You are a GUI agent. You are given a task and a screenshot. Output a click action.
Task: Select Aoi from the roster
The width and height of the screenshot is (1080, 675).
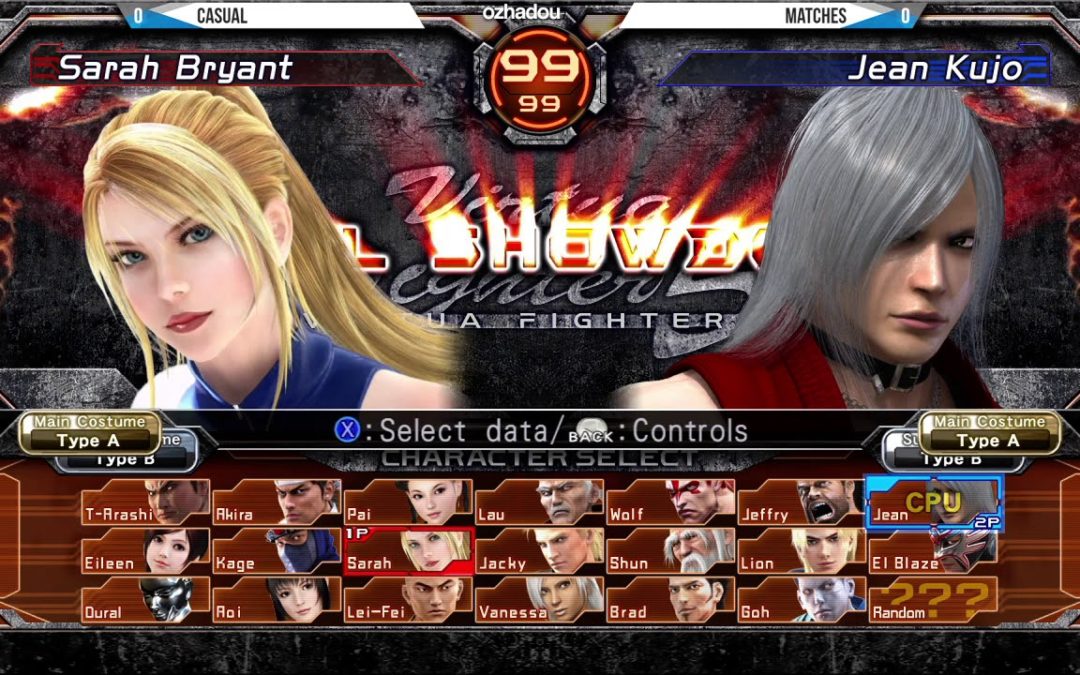coord(277,601)
